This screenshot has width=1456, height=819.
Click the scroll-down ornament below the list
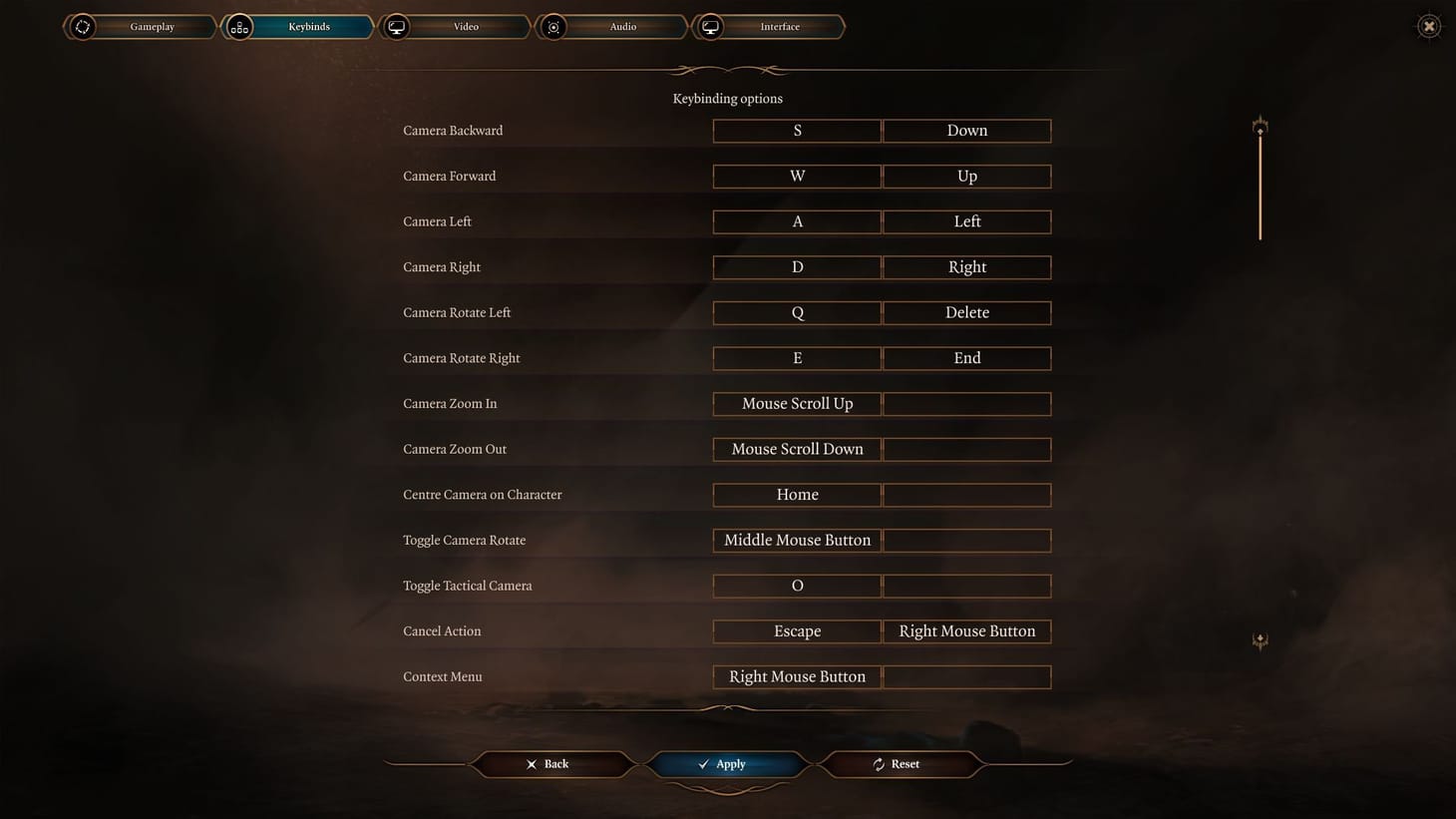pyautogui.click(x=1260, y=641)
